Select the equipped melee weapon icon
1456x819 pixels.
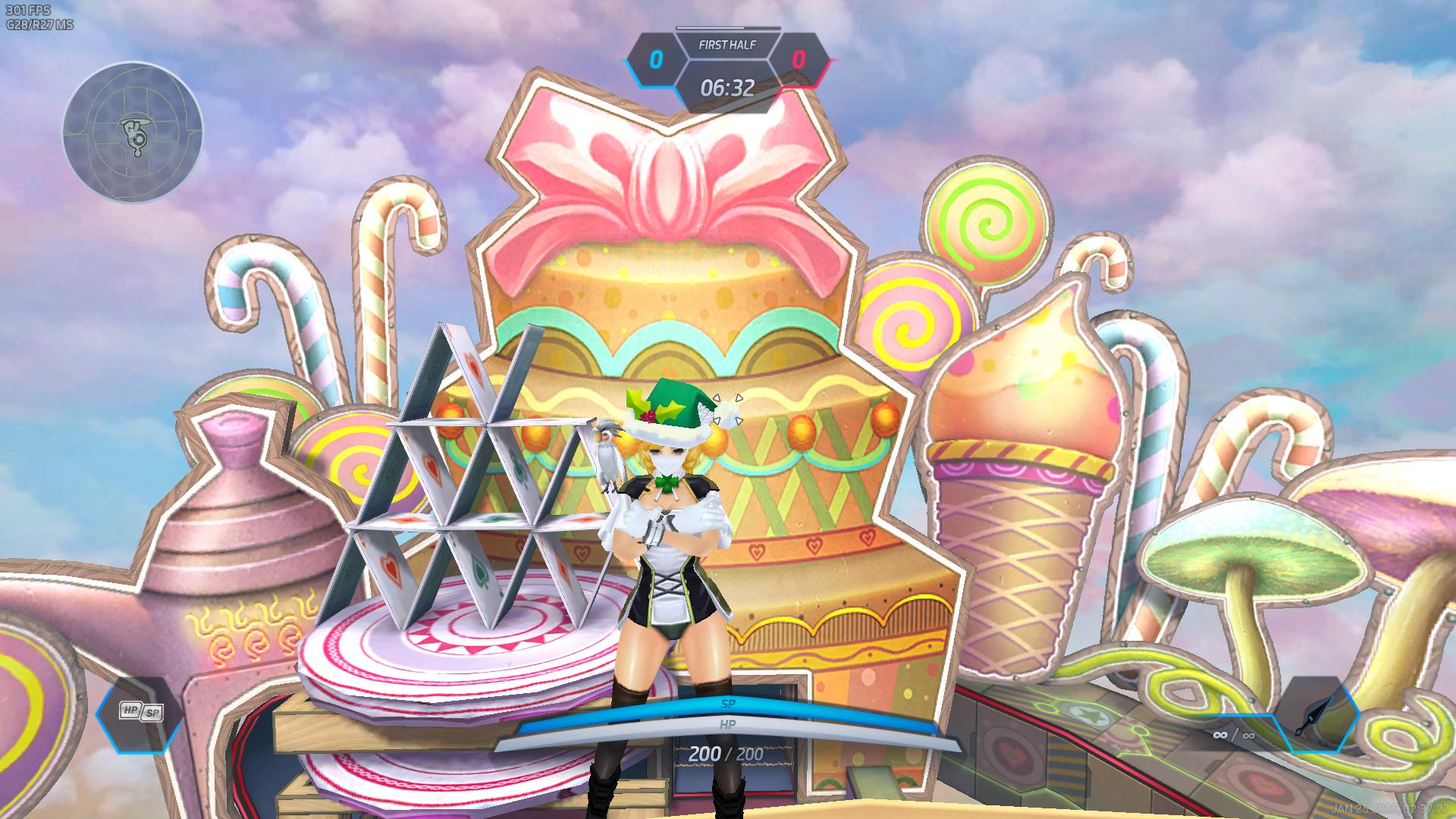click(1317, 714)
